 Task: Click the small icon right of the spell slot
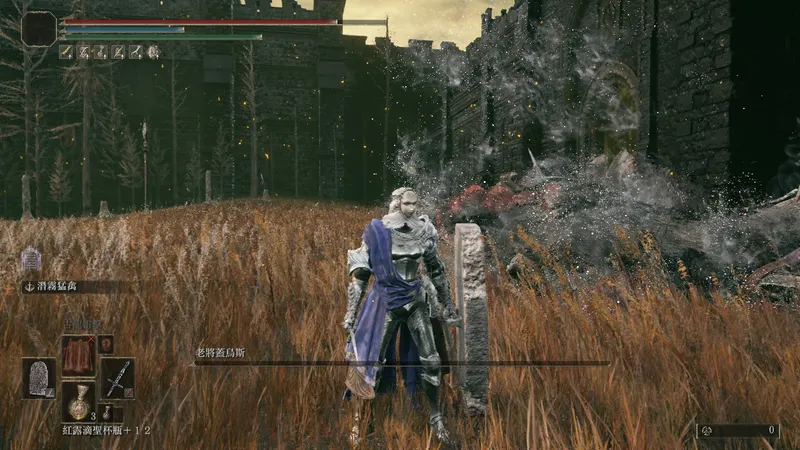click(x=105, y=344)
